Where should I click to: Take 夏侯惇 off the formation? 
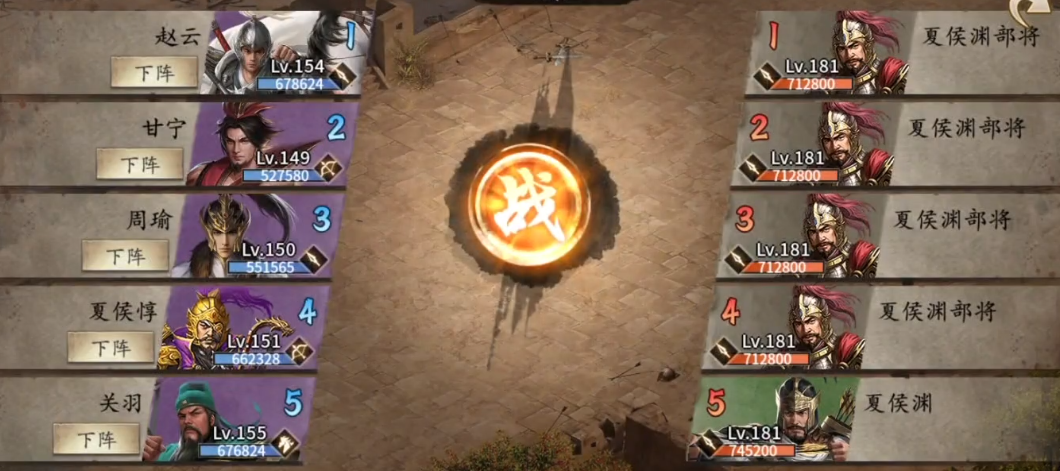click(111, 347)
